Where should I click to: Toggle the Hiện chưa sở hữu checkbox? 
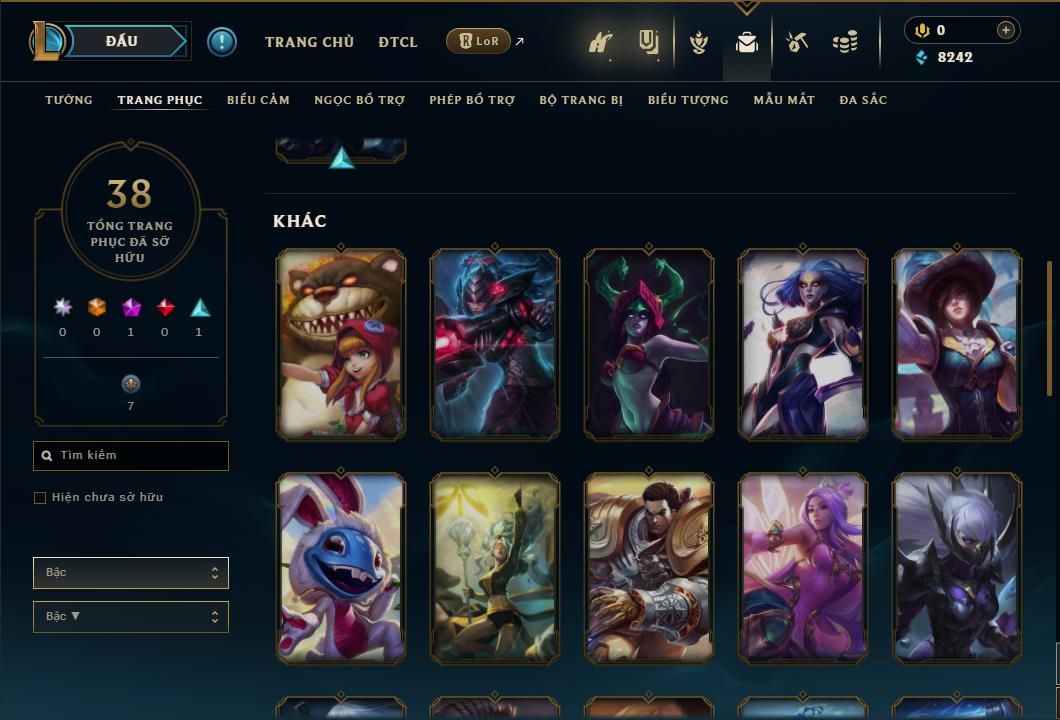coord(40,498)
